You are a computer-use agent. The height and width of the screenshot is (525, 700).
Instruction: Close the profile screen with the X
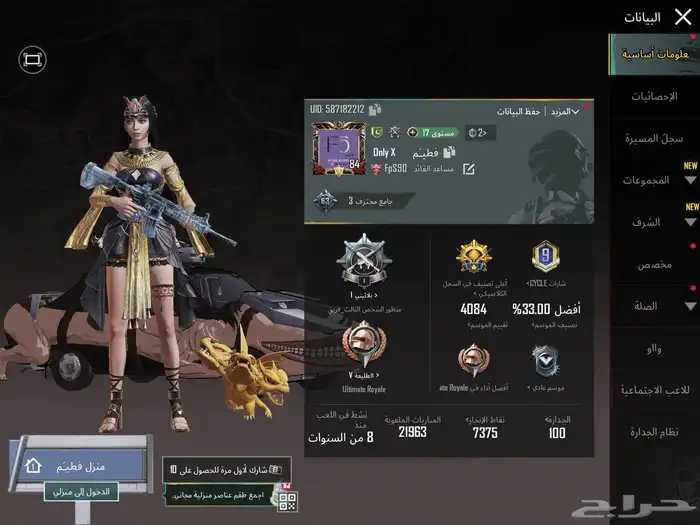point(683,16)
